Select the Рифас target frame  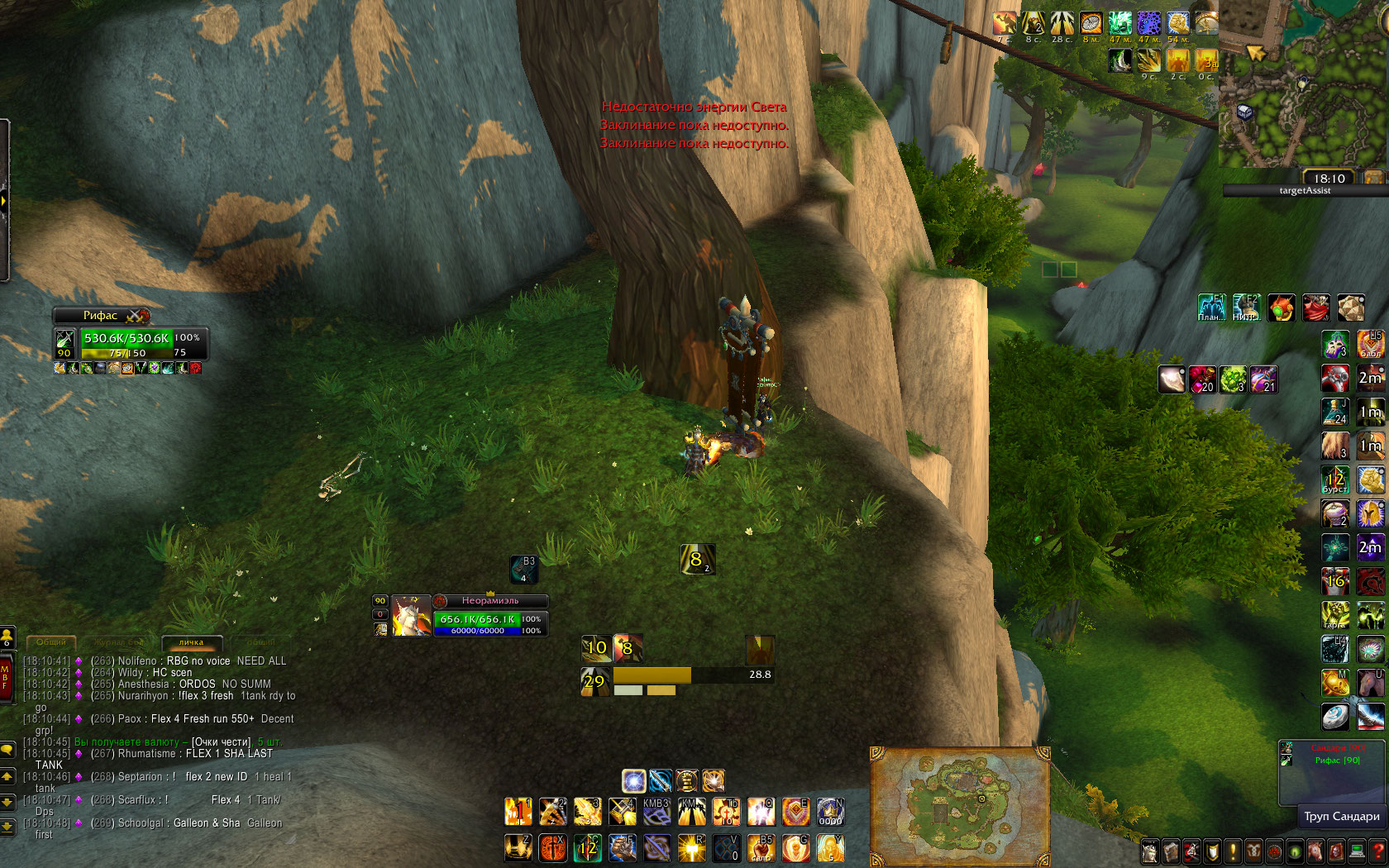pos(101,315)
